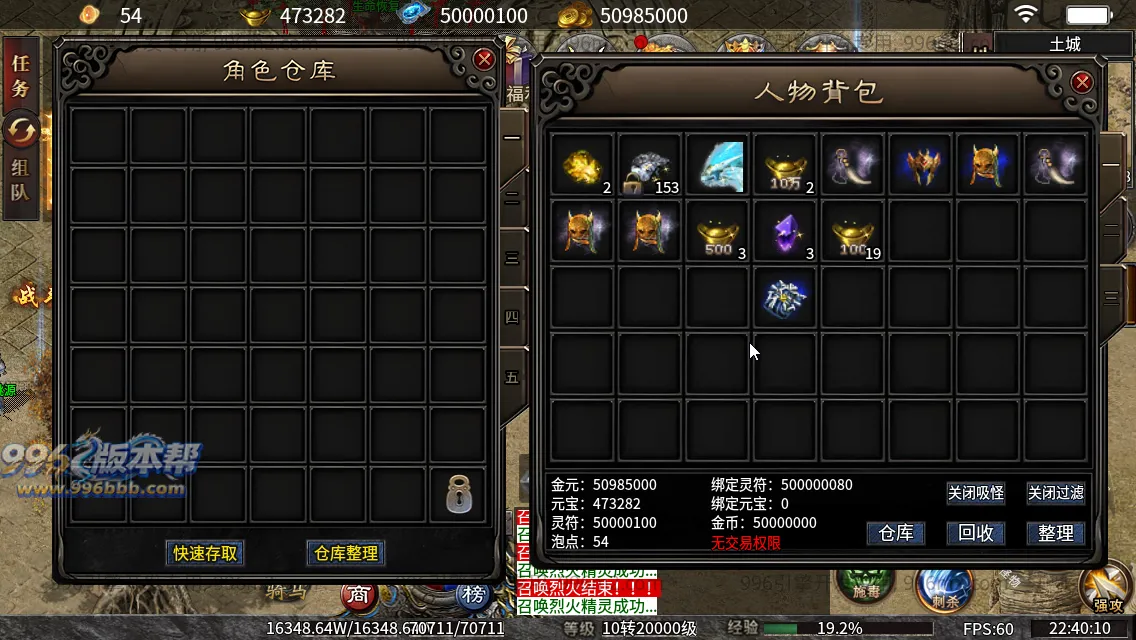Screen dimensions: 1136x640
Task: Tidy the backpack with 整理
Action: 1055,533
